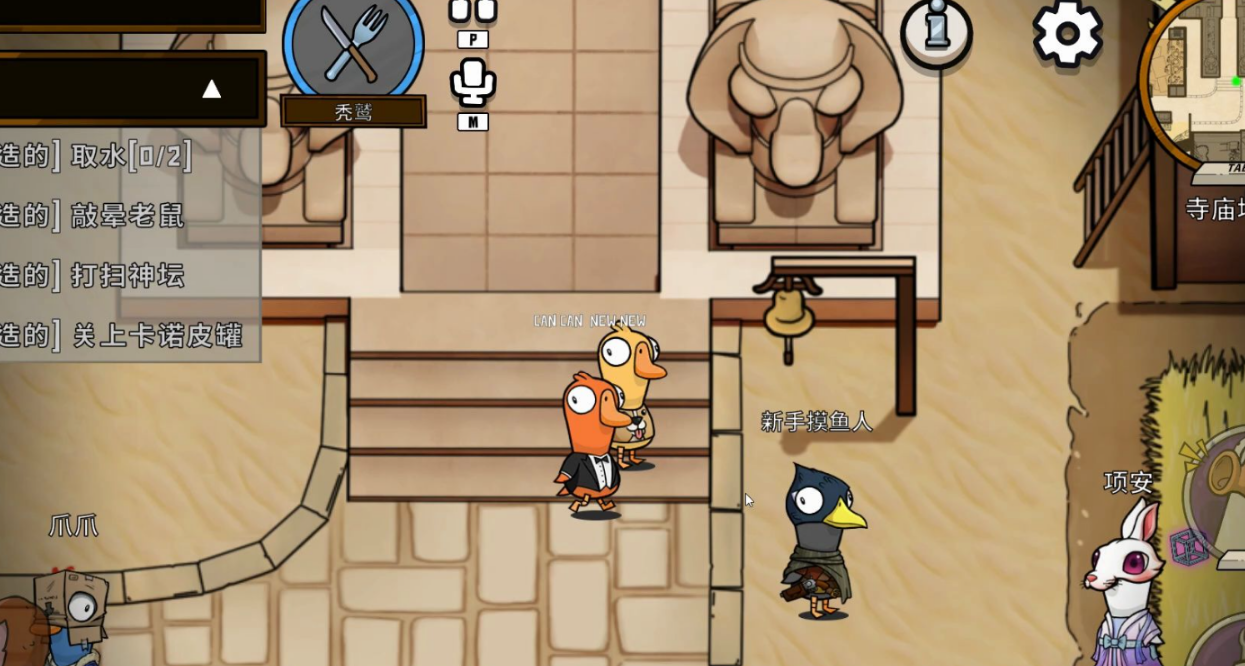Click the vulture role eat icon
The width and height of the screenshot is (1245, 666).
click(353, 43)
